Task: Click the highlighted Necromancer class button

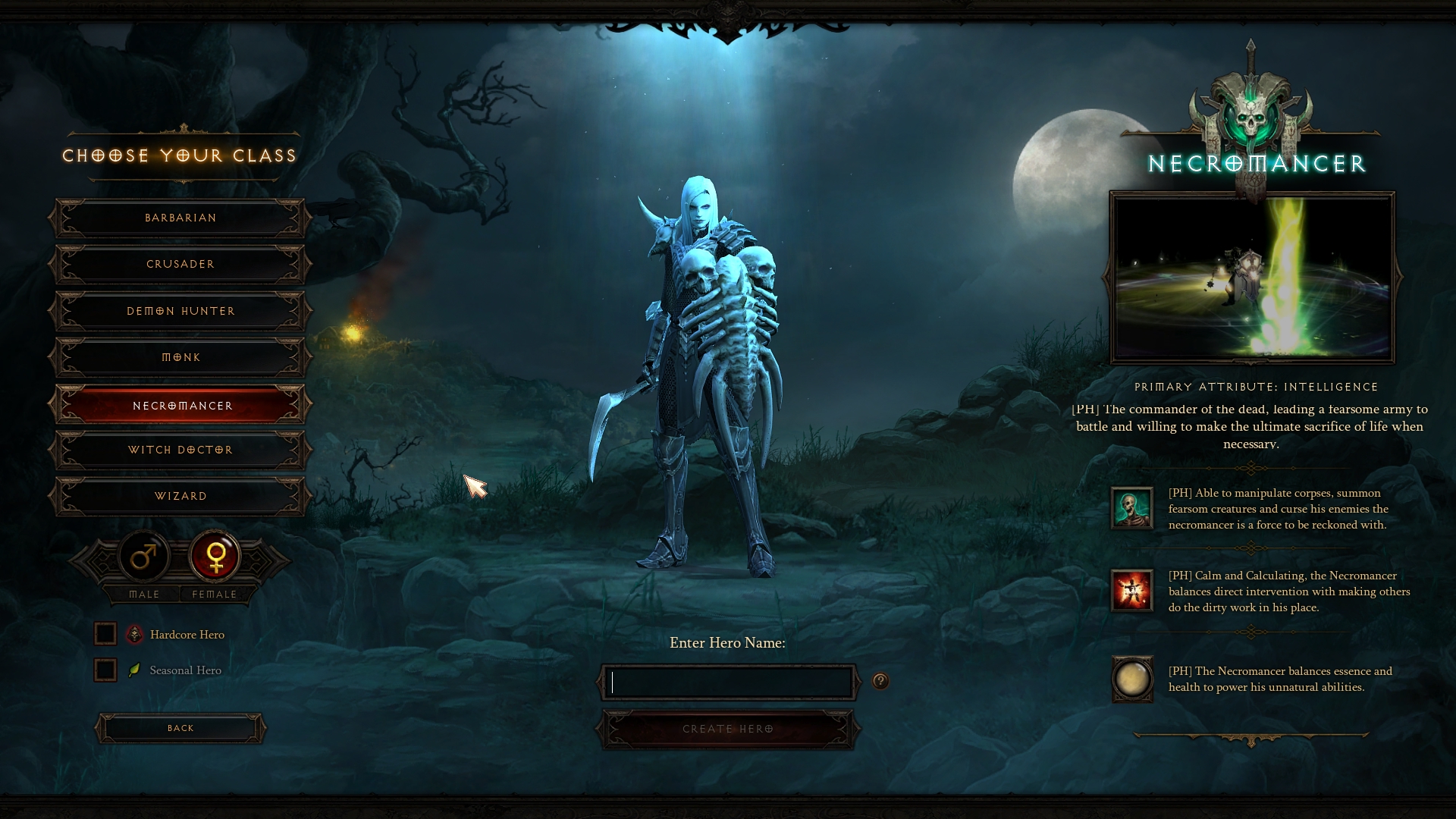Action: pos(180,406)
